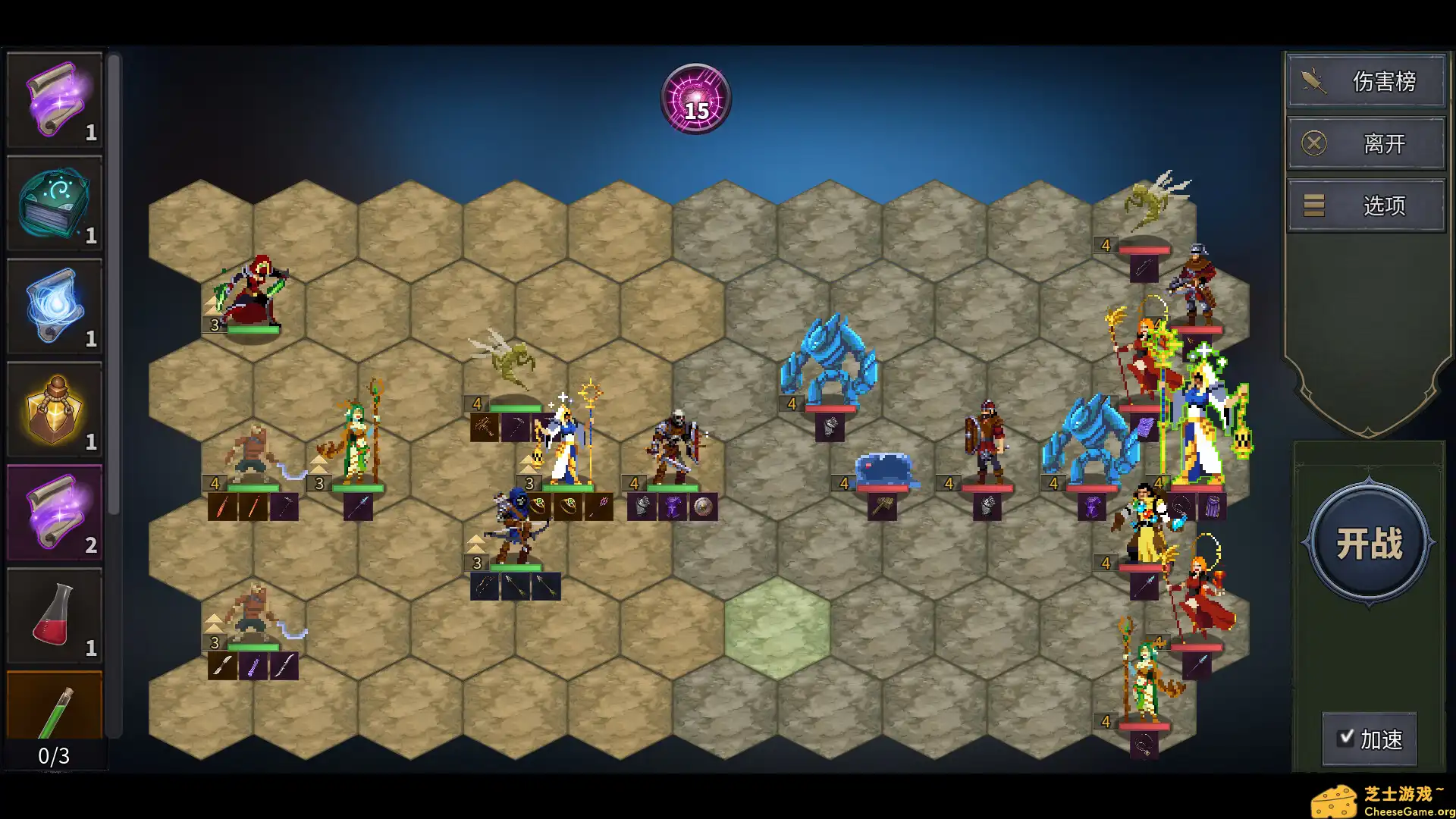1456x819 pixels.
Task: Use the red potion flask item
Action: 54,613
